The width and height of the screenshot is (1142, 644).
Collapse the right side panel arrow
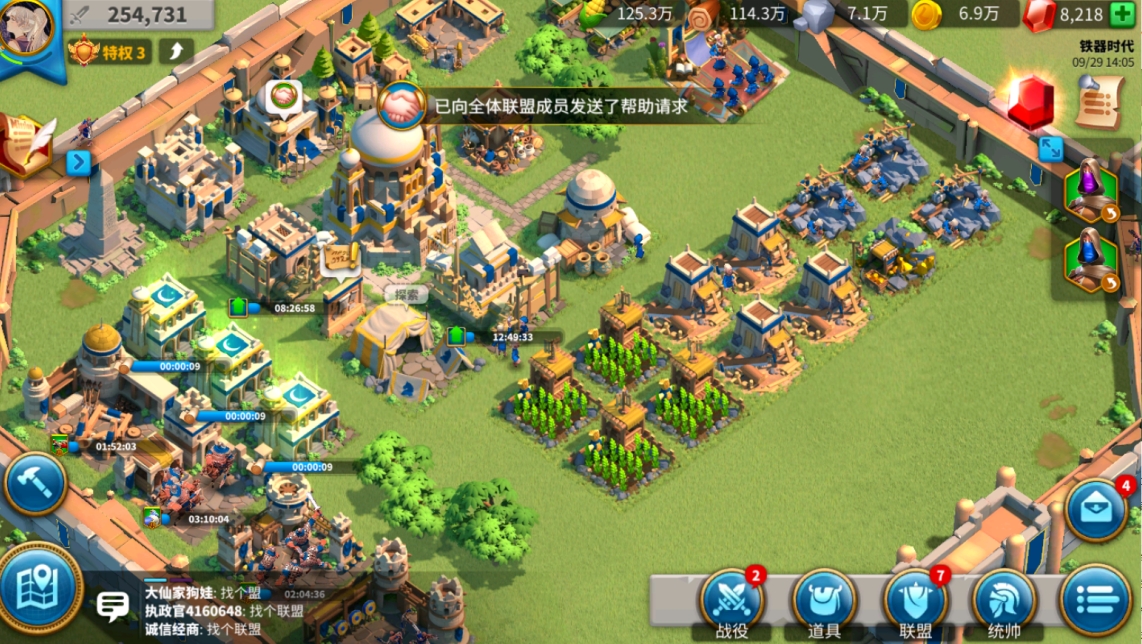tap(1050, 149)
